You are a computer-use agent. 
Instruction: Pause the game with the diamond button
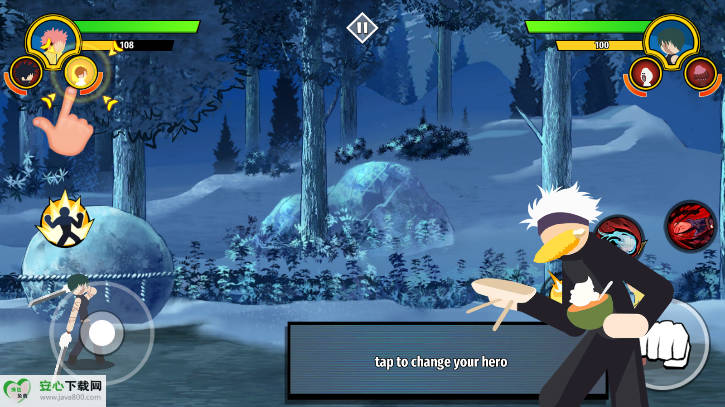point(362,27)
